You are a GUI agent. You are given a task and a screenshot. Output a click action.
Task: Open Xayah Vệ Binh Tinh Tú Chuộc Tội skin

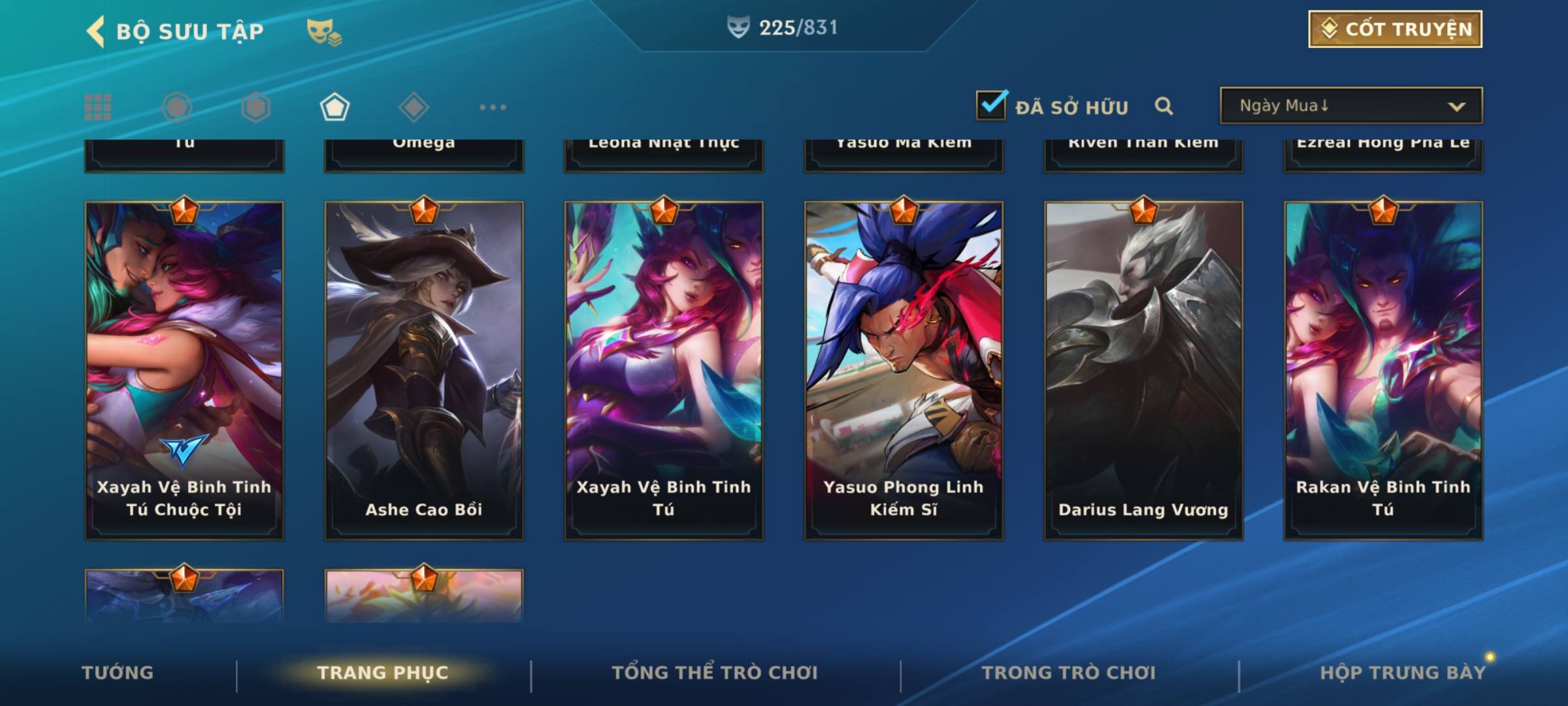(x=184, y=370)
